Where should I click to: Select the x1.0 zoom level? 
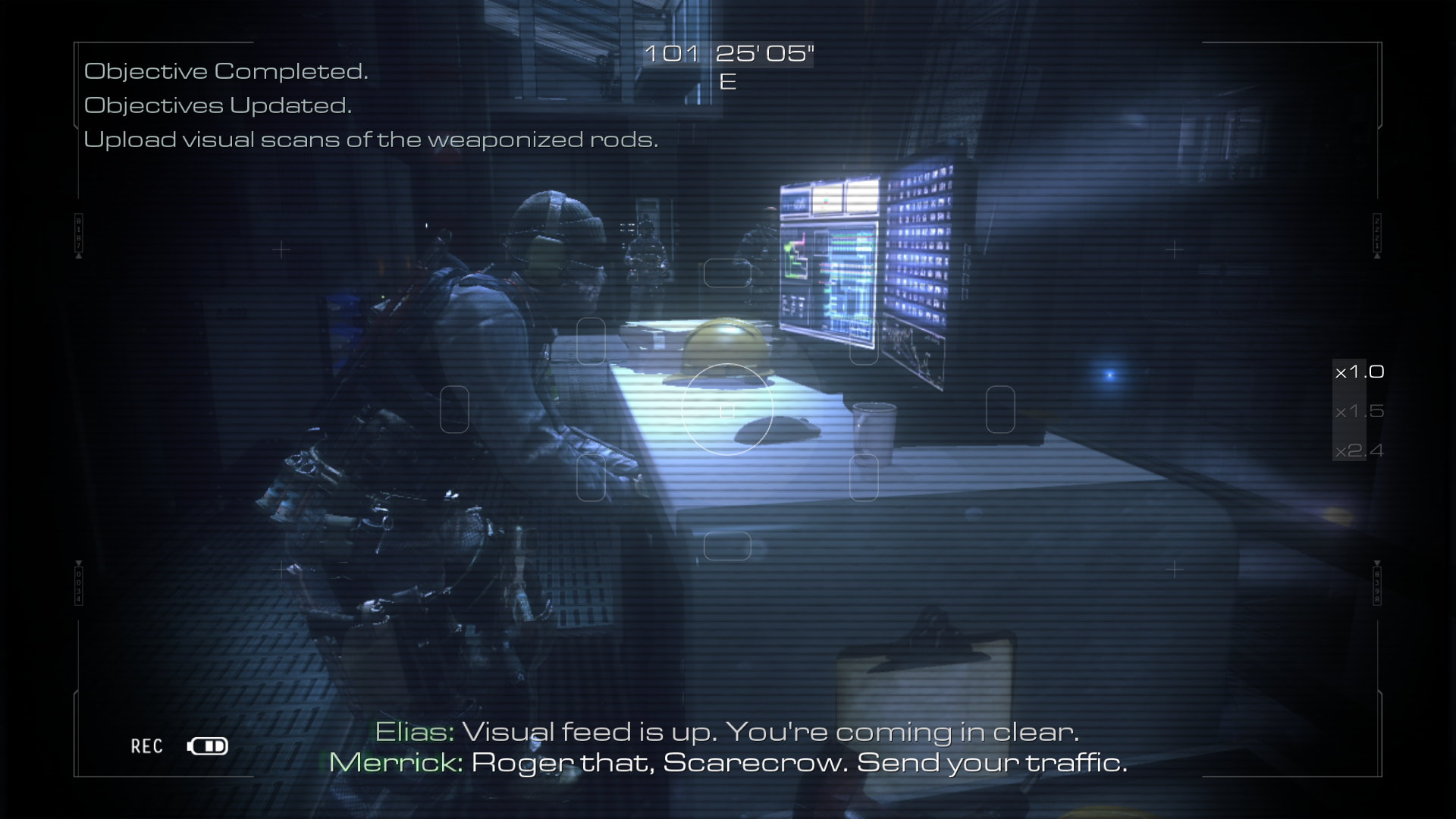coord(1359,372)
